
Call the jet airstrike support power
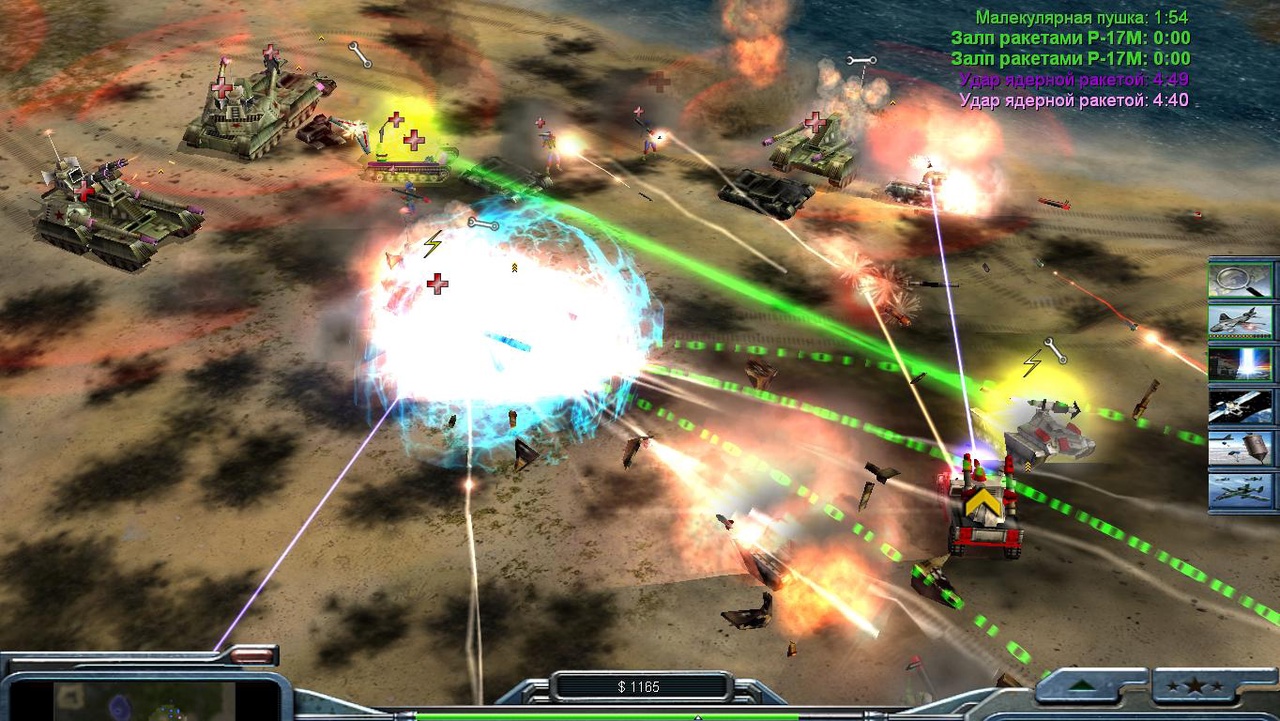(x=1240, y=322)
